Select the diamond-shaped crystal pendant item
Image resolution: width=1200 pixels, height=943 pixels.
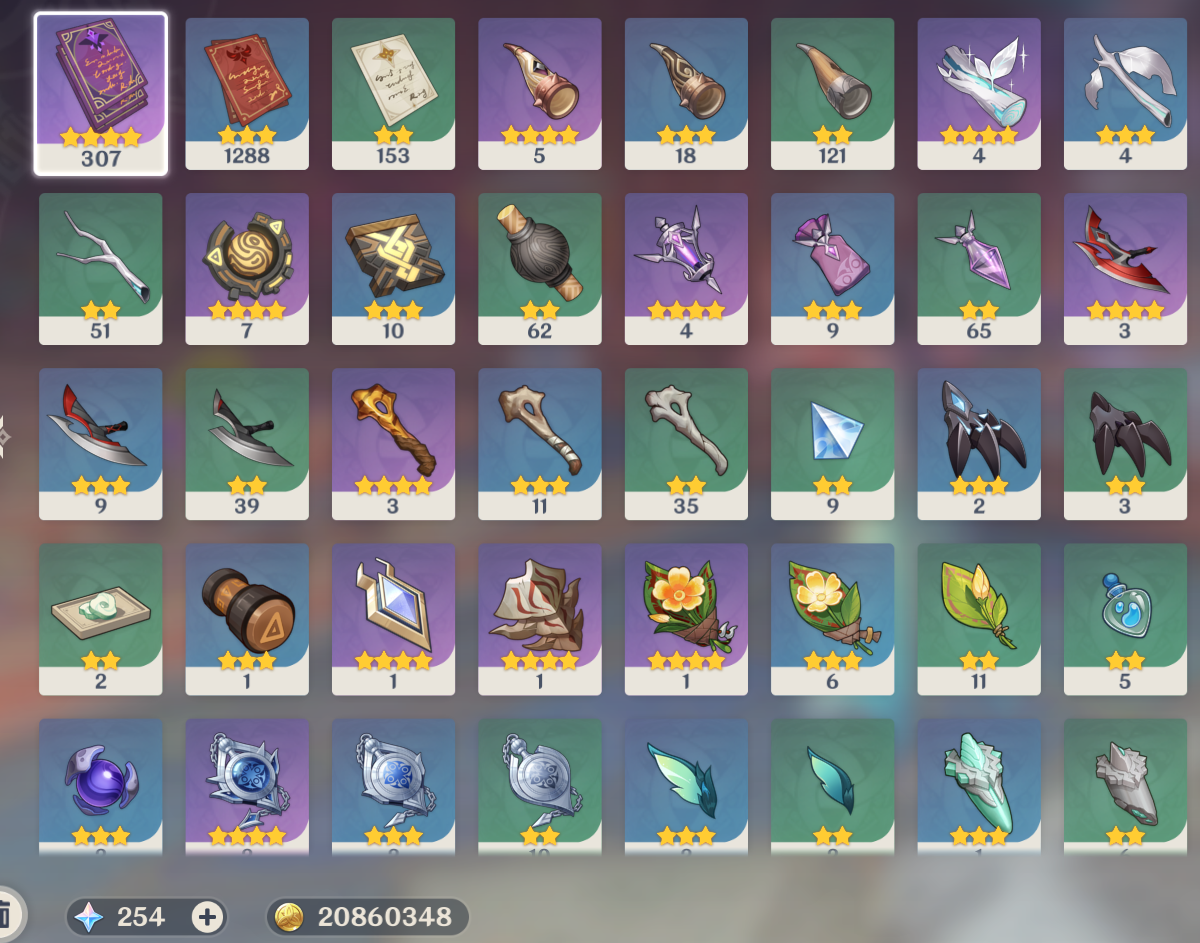click(x=393, y=618)
